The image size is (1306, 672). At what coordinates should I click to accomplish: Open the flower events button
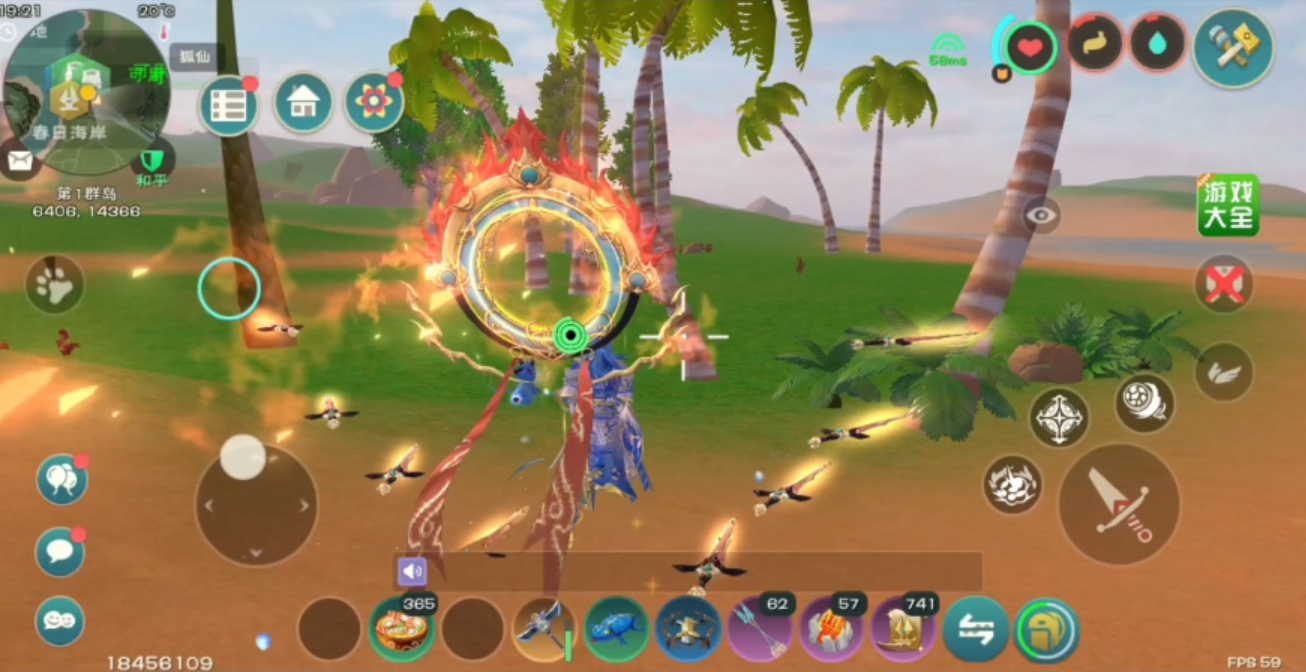(x=373, y=102)
